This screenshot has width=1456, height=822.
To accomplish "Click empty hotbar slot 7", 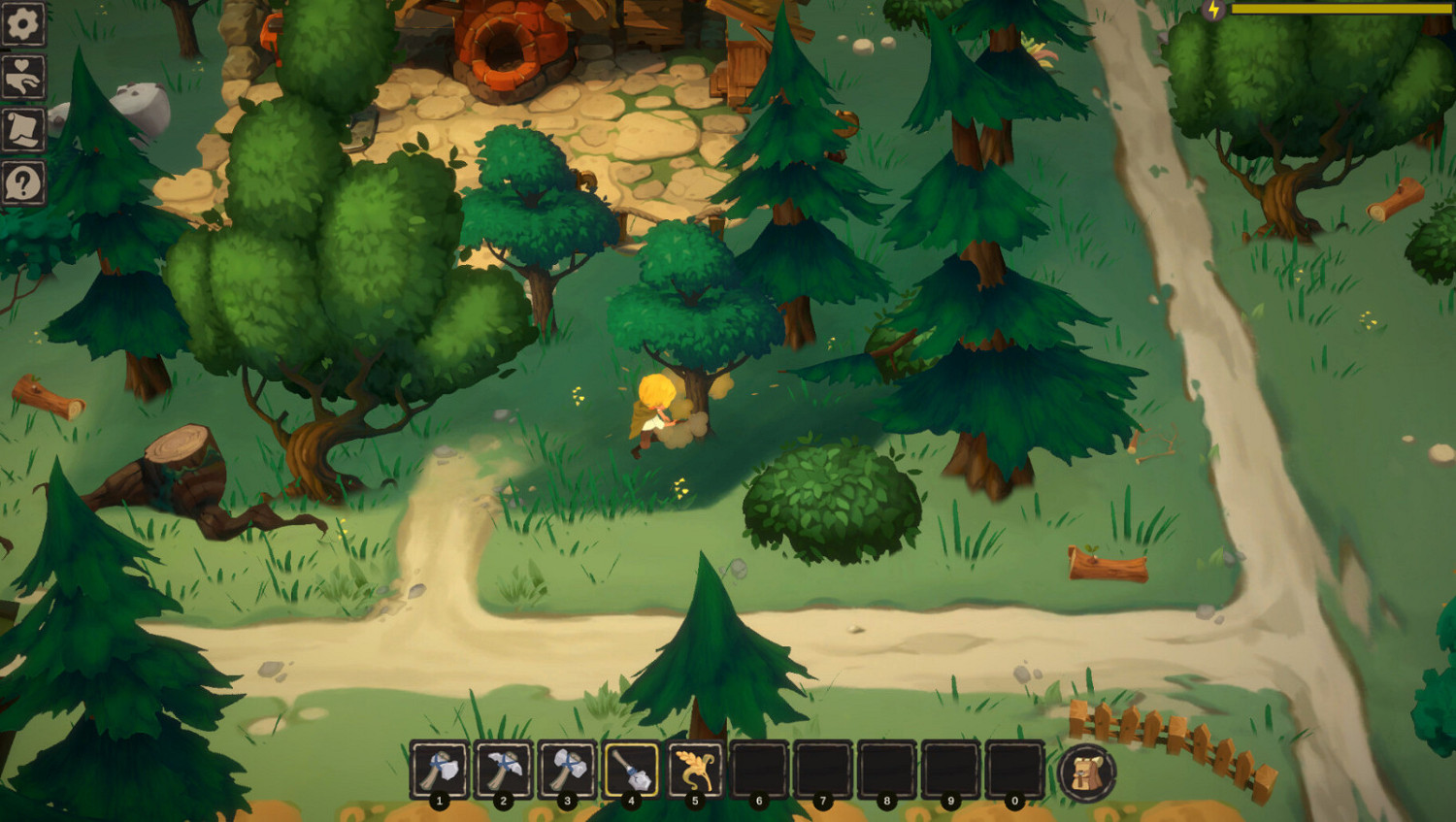I will pos(821,770).
